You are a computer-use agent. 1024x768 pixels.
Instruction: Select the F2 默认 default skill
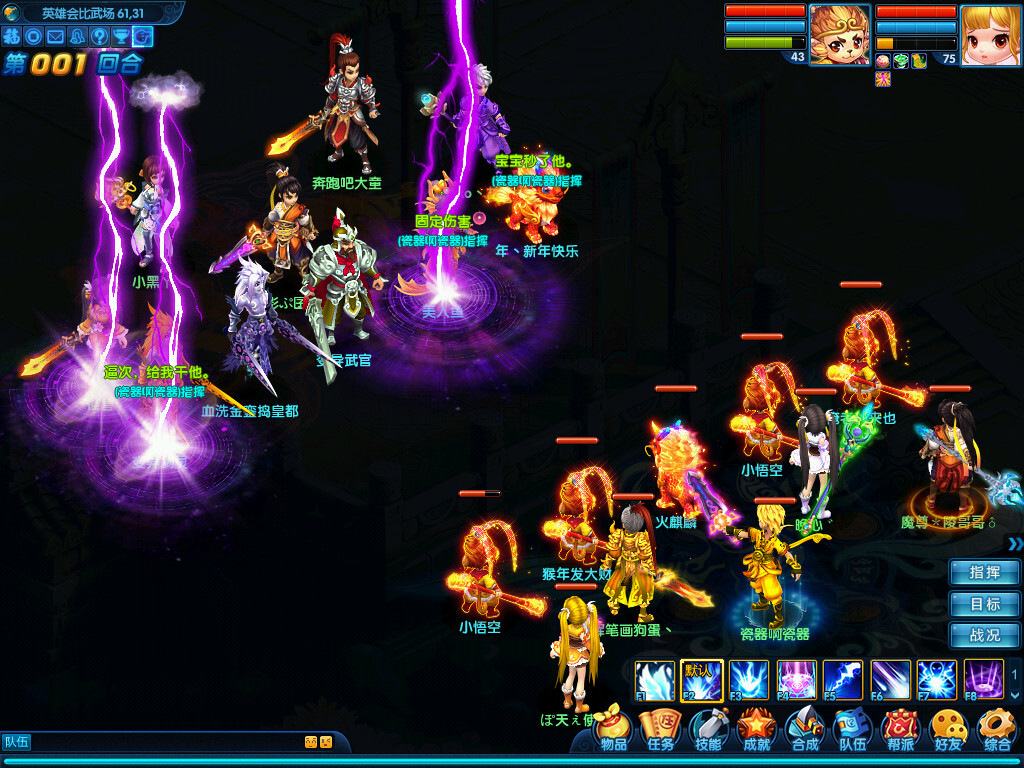pyautogui.click(x=698, y=679)
